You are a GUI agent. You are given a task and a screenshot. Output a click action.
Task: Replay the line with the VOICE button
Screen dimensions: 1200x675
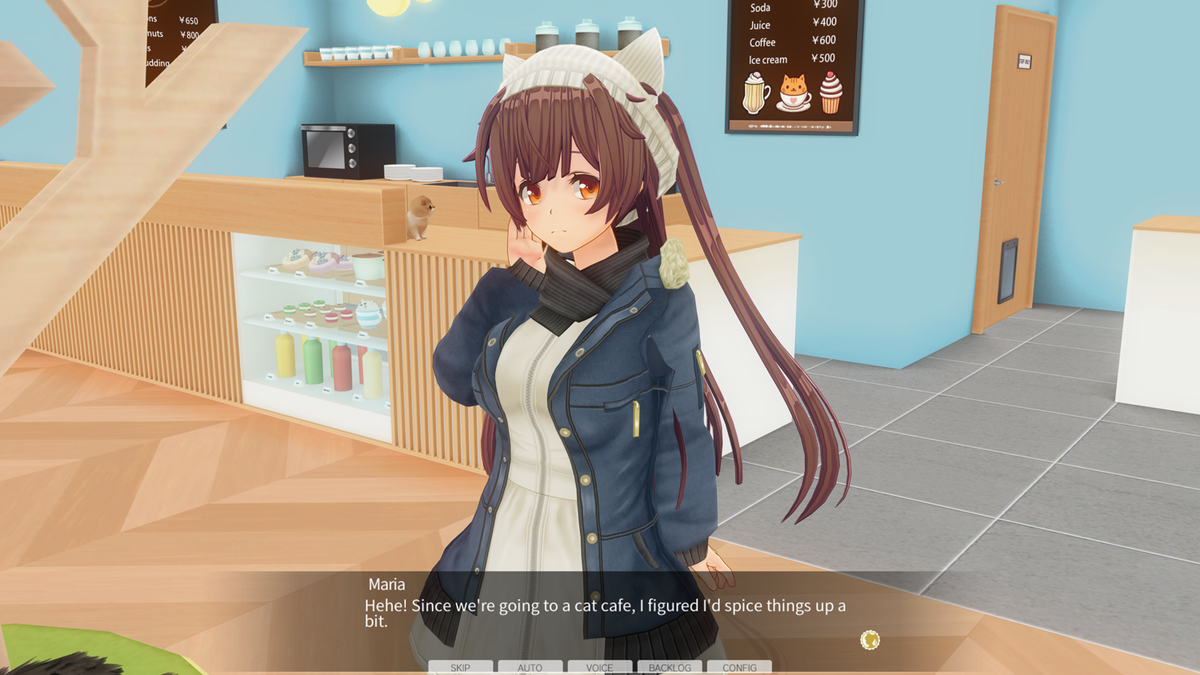tap(600, 667)
